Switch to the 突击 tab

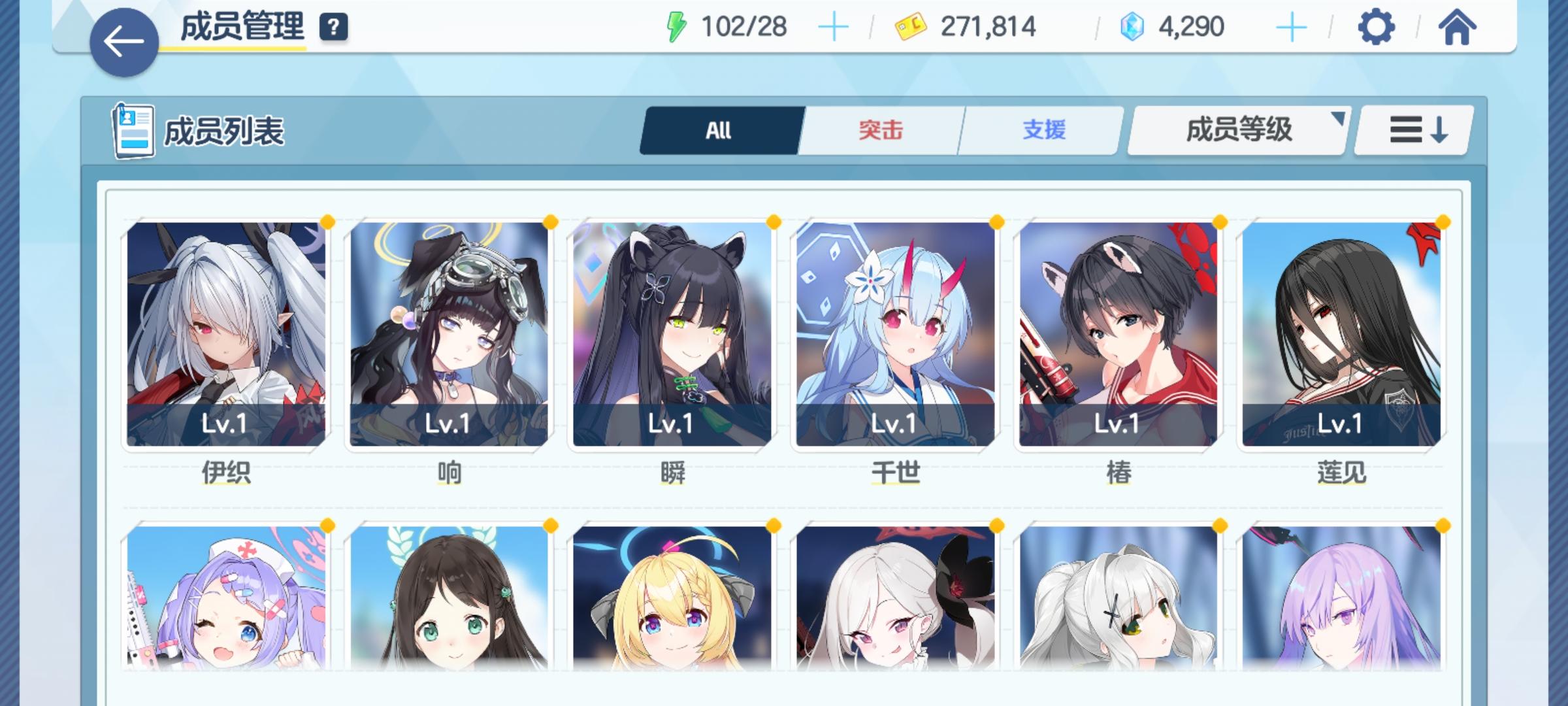coord(879,130)
